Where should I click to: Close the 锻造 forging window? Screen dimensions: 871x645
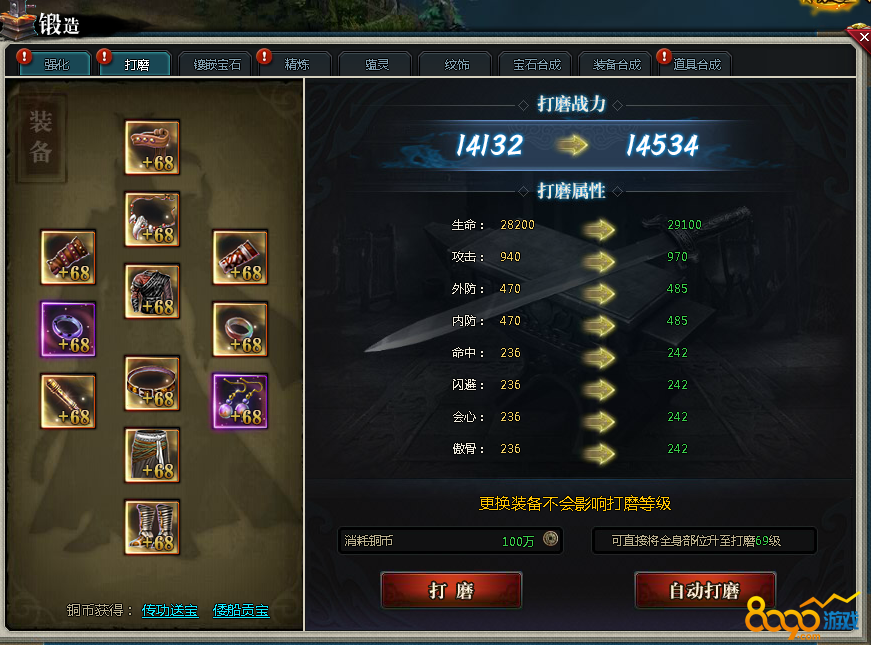click(859, 38)
